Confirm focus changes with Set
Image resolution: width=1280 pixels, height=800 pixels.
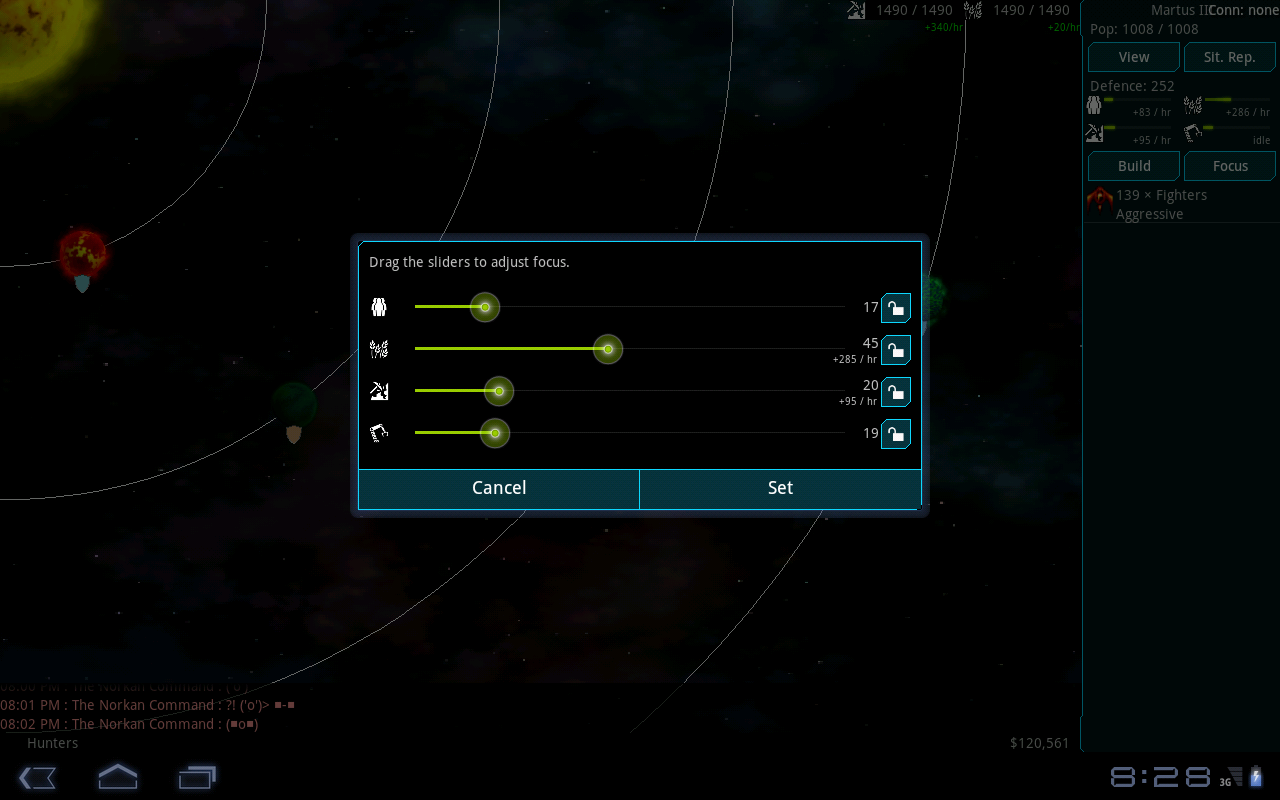point(780,488)
